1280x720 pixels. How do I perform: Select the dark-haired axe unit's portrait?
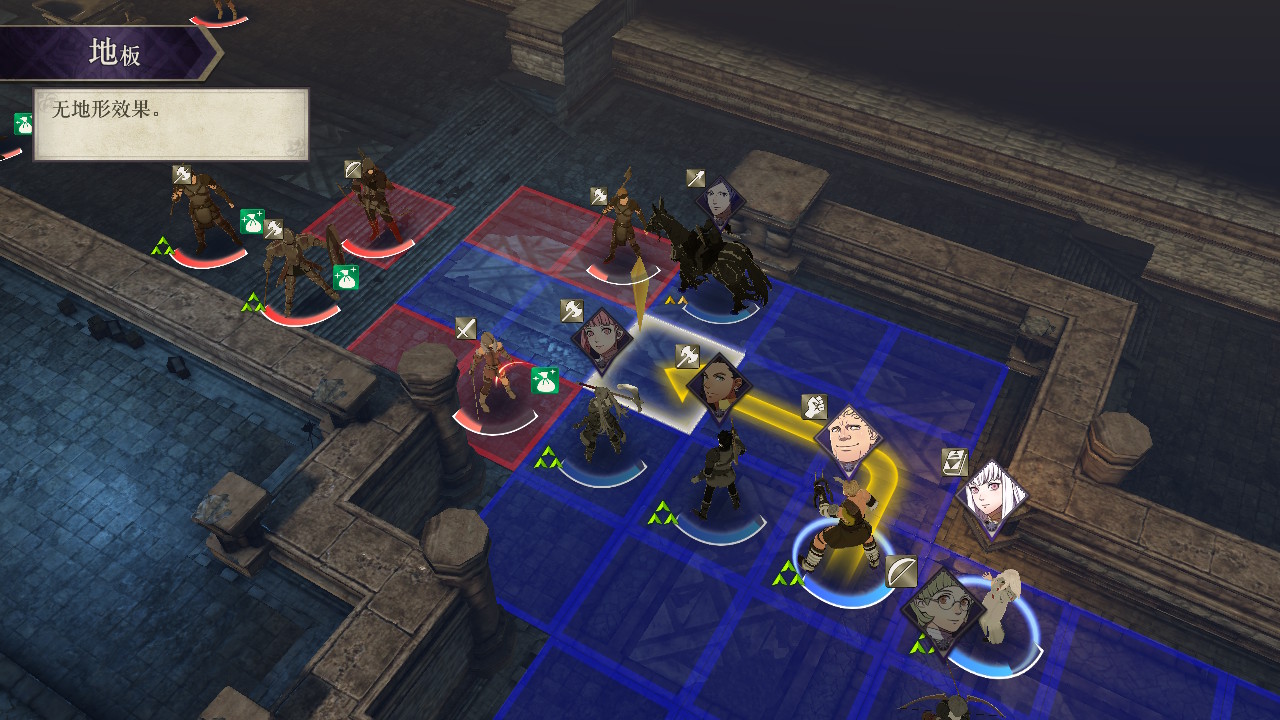tap(718, 386)
